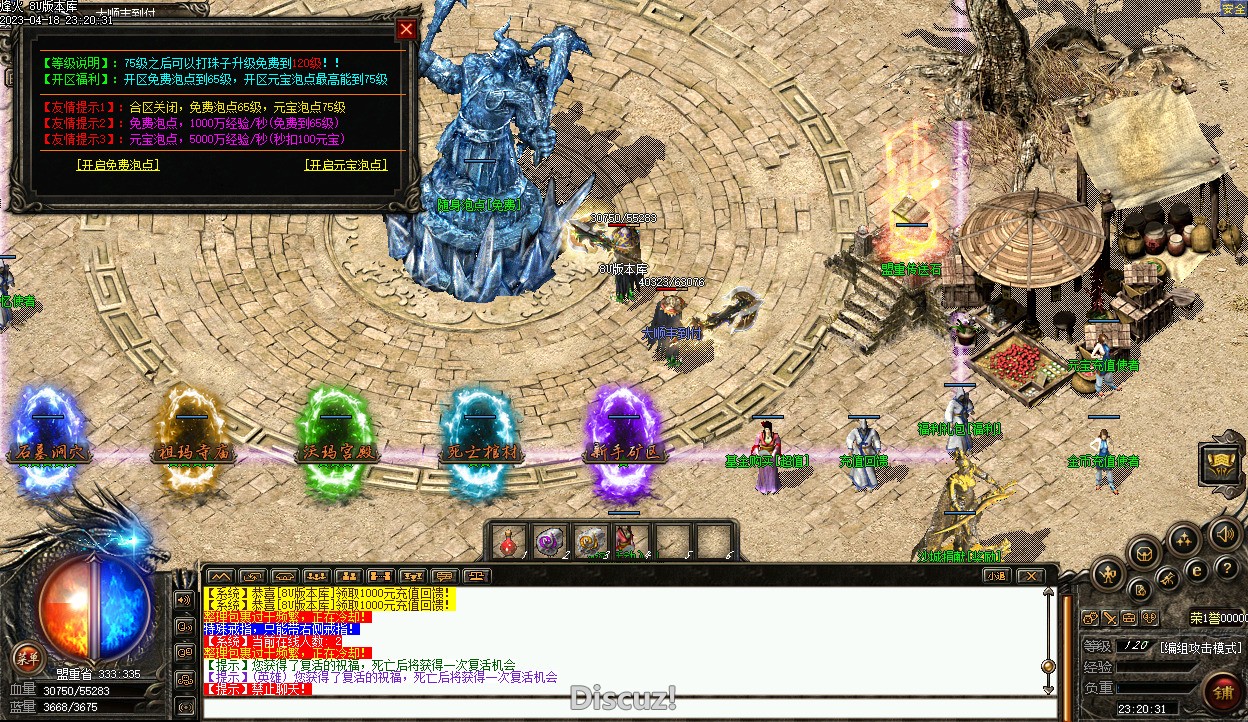Select the orange swirl scroll in slot 3
This screenshot has width=1248, height=722.
click(589, 541)
